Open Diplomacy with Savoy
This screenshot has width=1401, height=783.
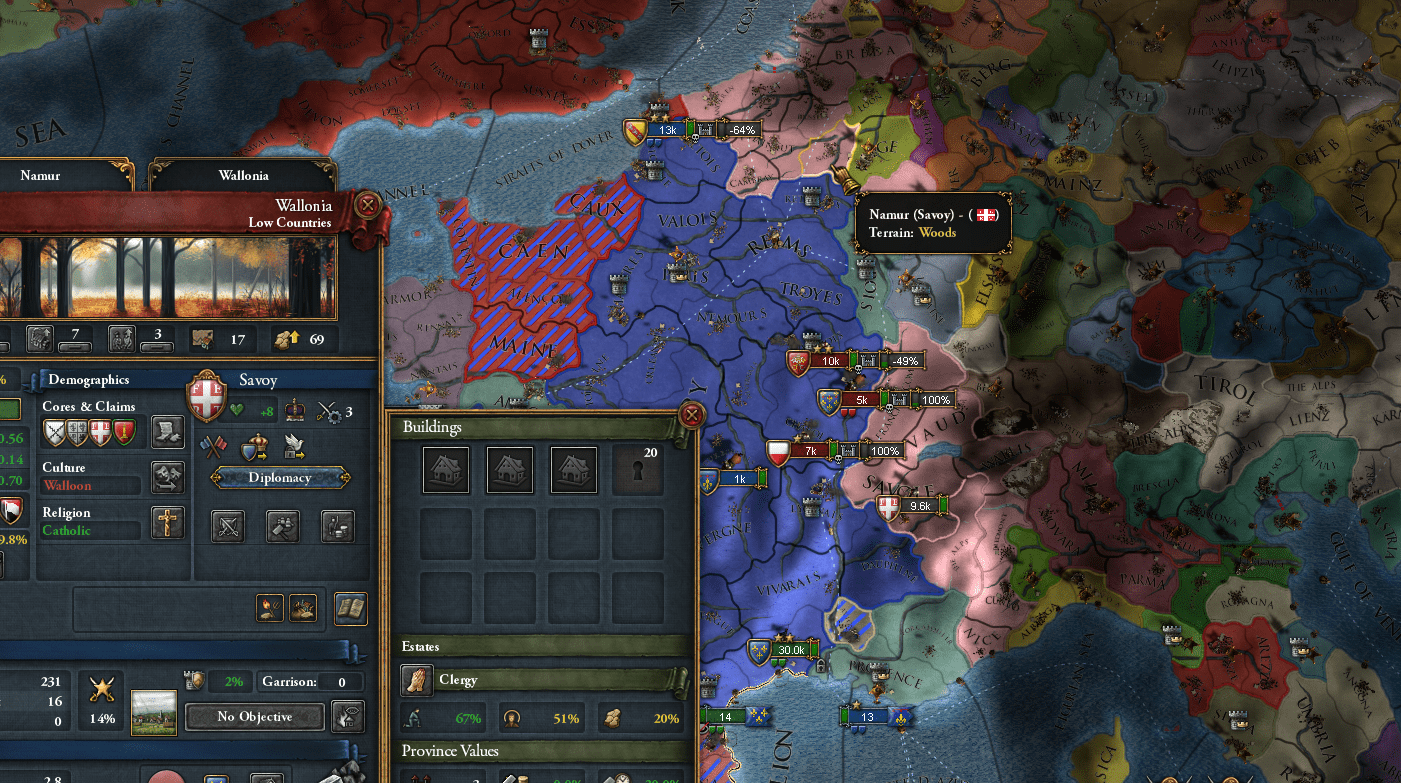click(280, 477)
